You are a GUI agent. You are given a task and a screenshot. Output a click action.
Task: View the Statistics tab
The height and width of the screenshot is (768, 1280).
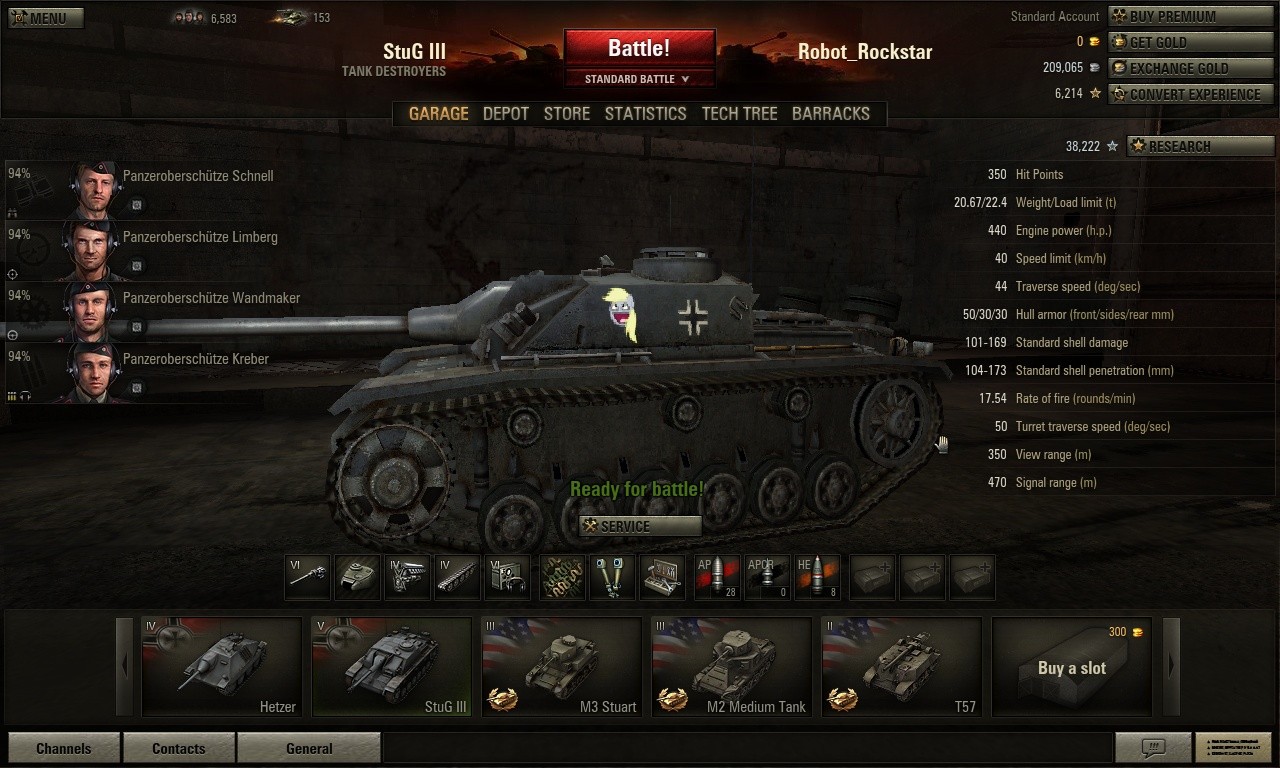tap(645, 114)
